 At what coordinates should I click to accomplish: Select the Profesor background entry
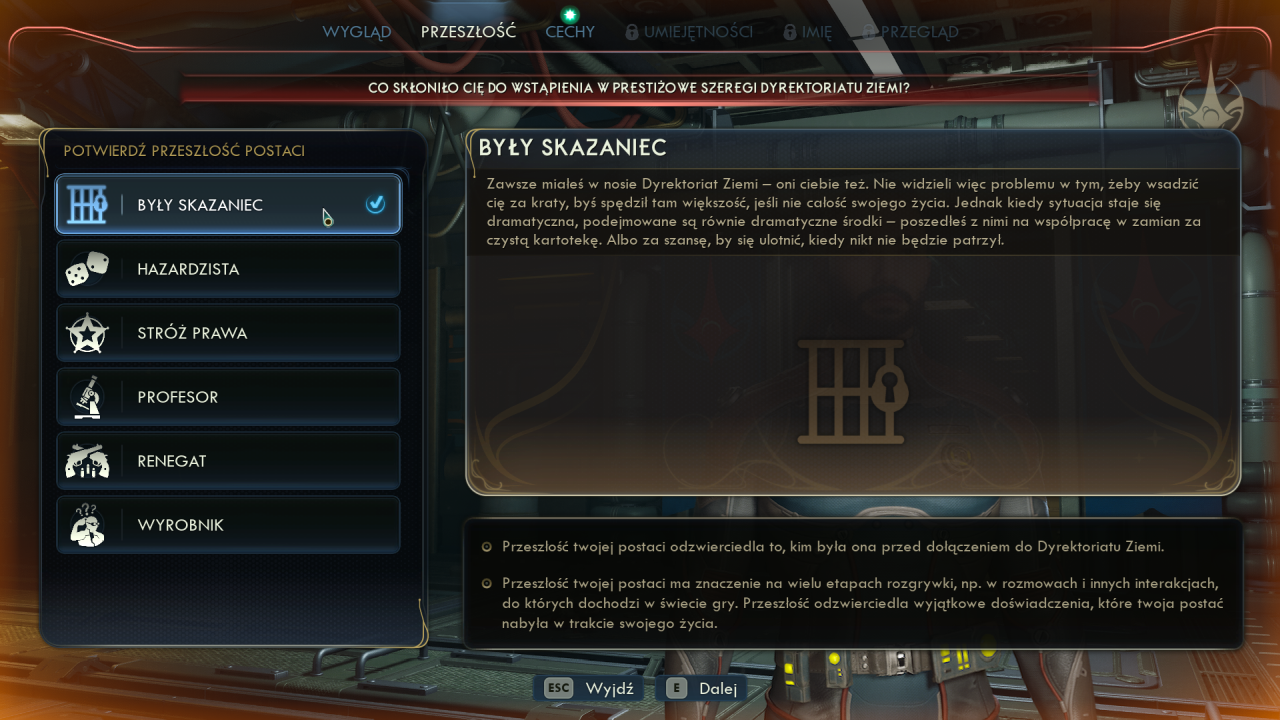pyautogui.click(x=228, y=397)
